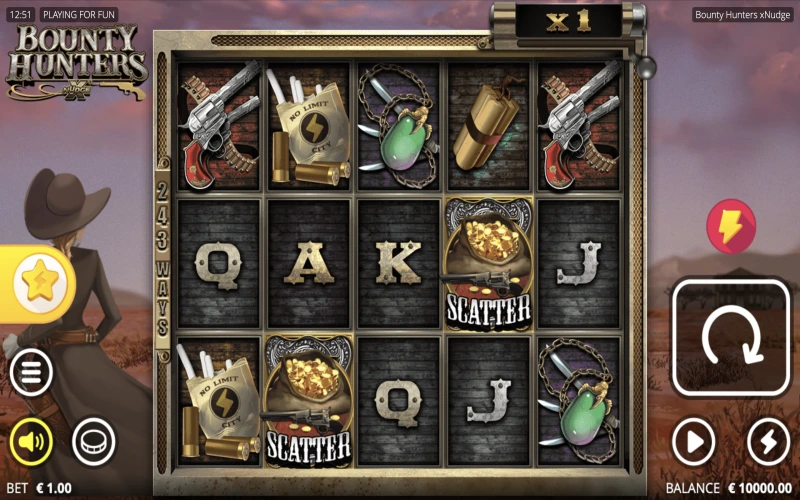Toggle fast spin lightning button
800x500 pixels.
pos(768,441)
